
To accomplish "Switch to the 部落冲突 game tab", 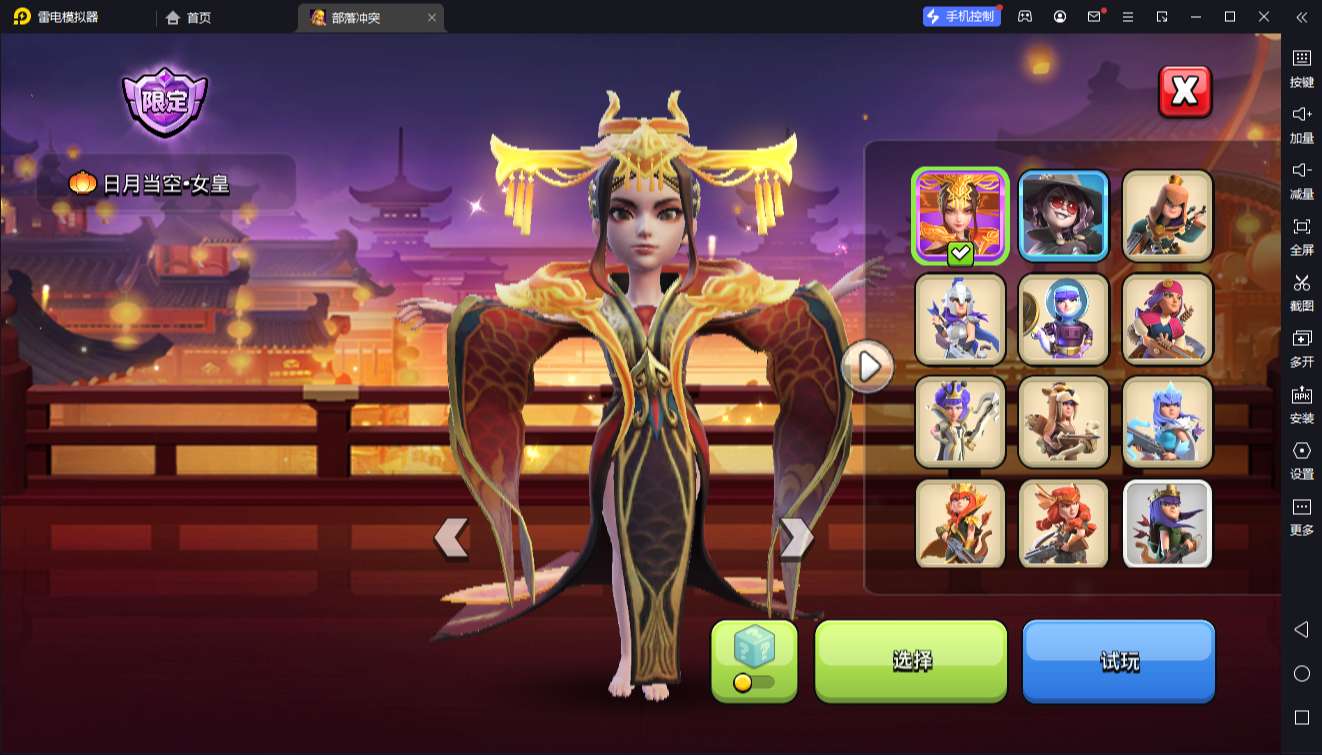I will coord(362,17).
